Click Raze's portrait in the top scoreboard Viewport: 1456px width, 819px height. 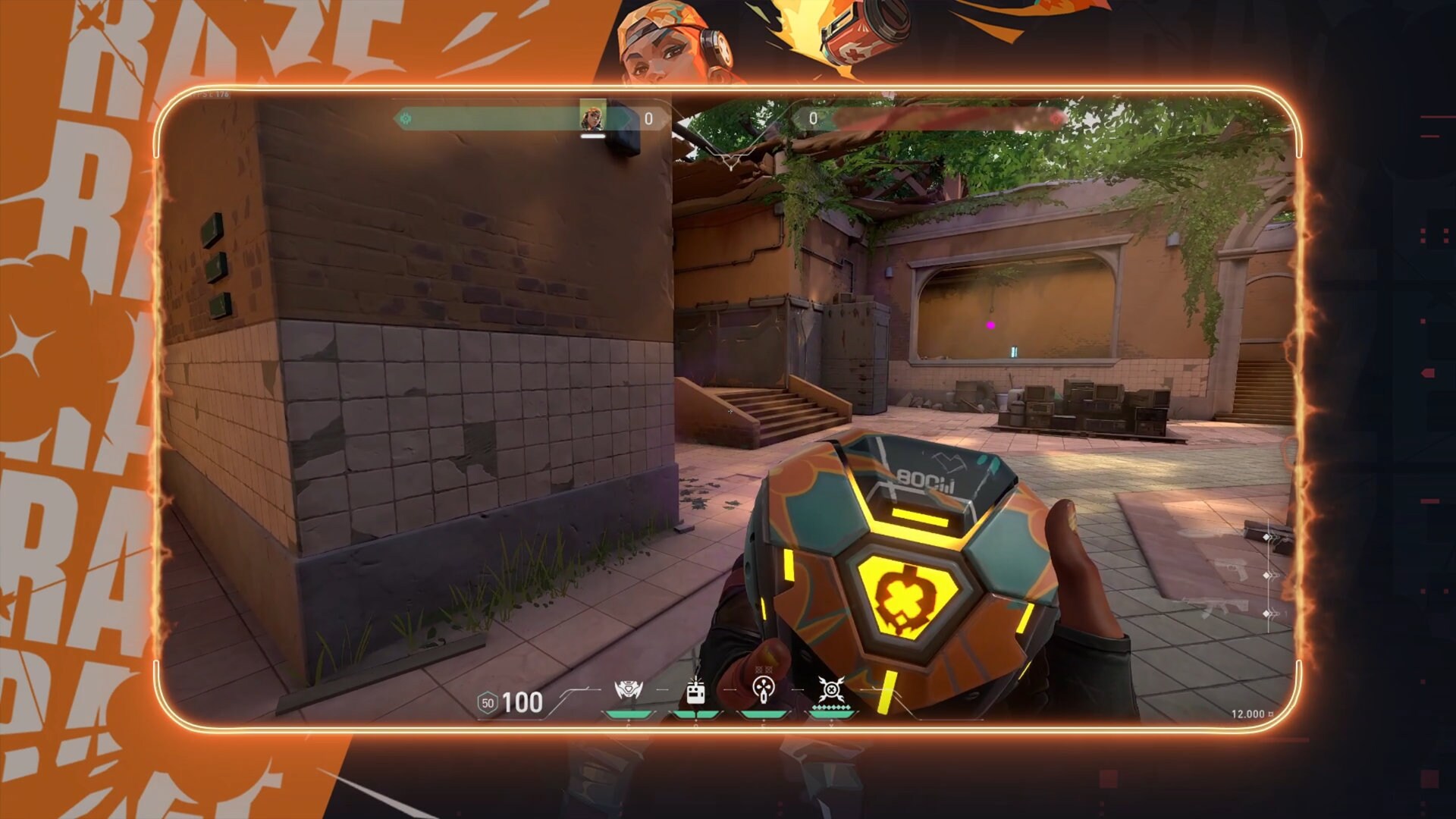tap(591, 118)
